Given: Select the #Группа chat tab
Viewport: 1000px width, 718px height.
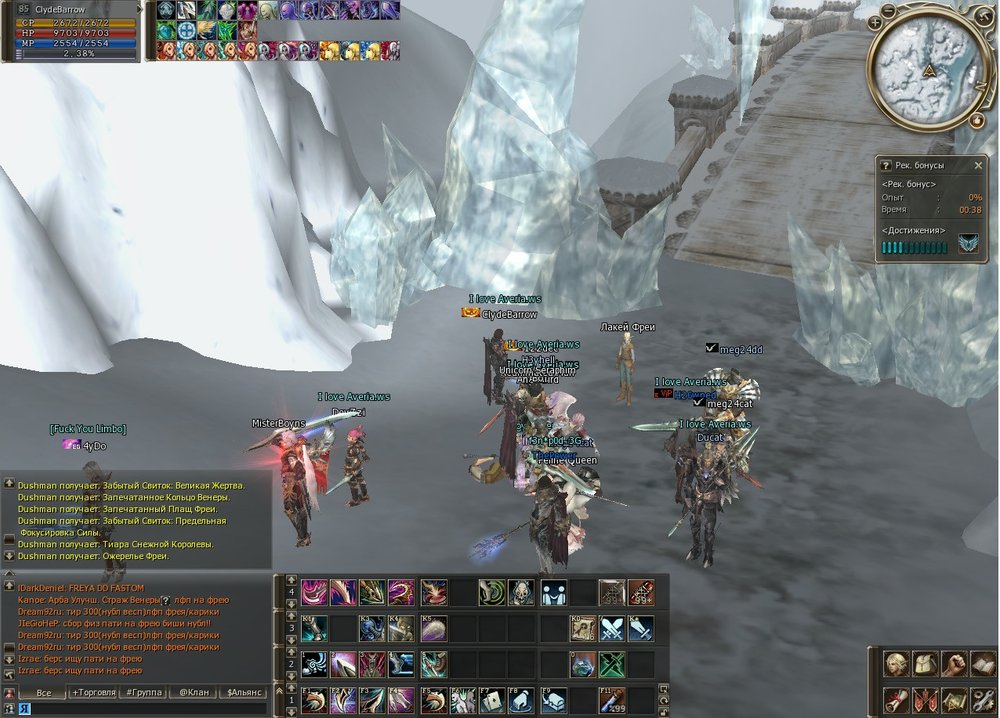Looking at the screenshot, I should click(x=142, y=692).
